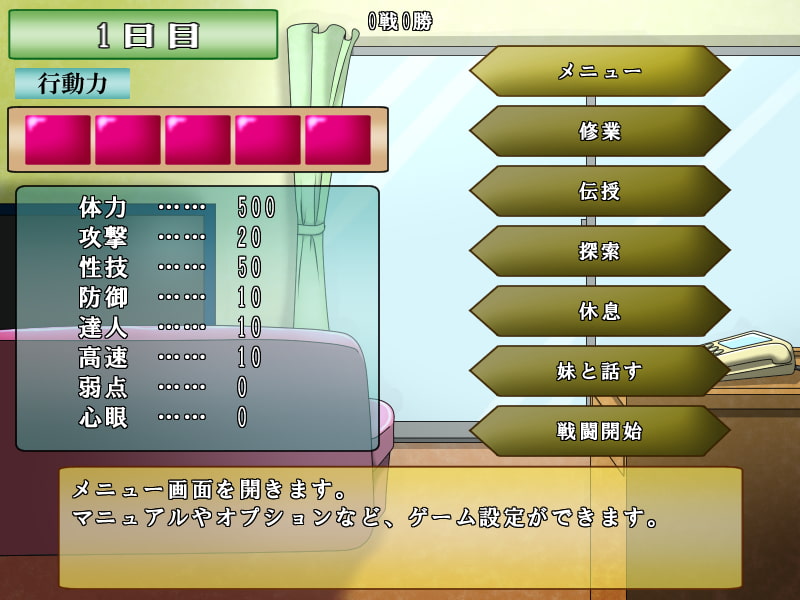Begin battle with 戦闘開始
This screenshot has width=800, height=600.
click(x=599, y=431)
